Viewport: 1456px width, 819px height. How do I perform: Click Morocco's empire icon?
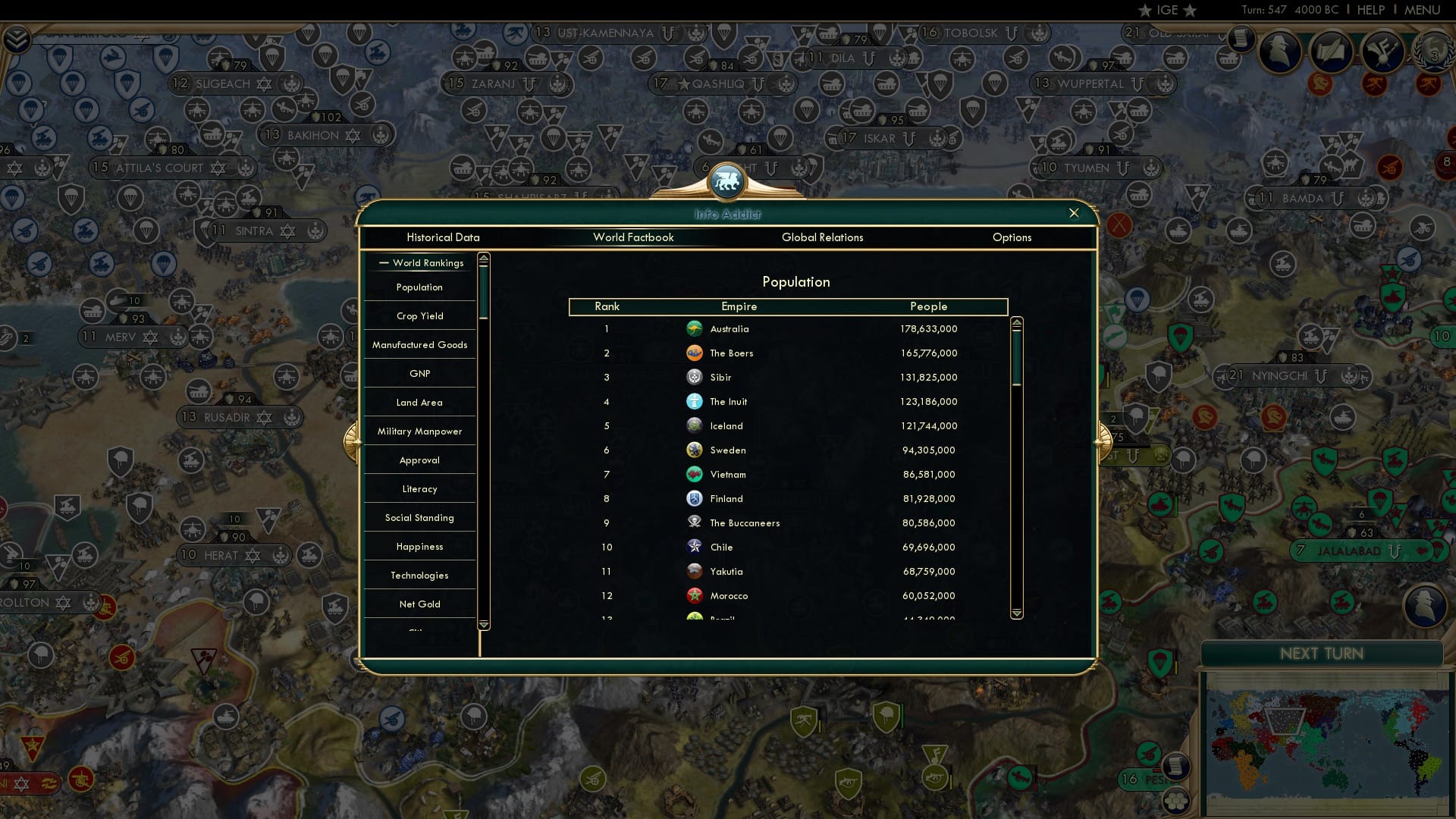(x=694, y=595)
